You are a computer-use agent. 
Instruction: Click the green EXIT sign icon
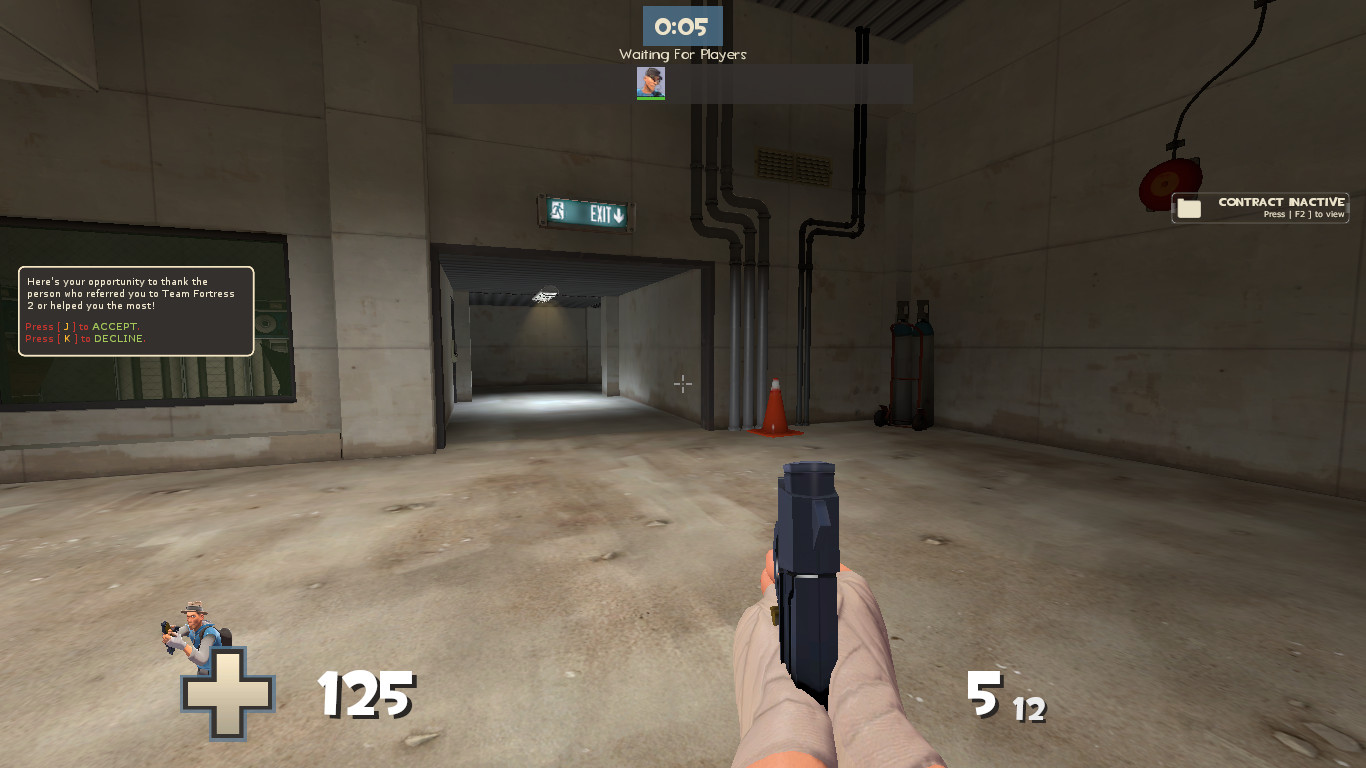(x=584, y=213)
